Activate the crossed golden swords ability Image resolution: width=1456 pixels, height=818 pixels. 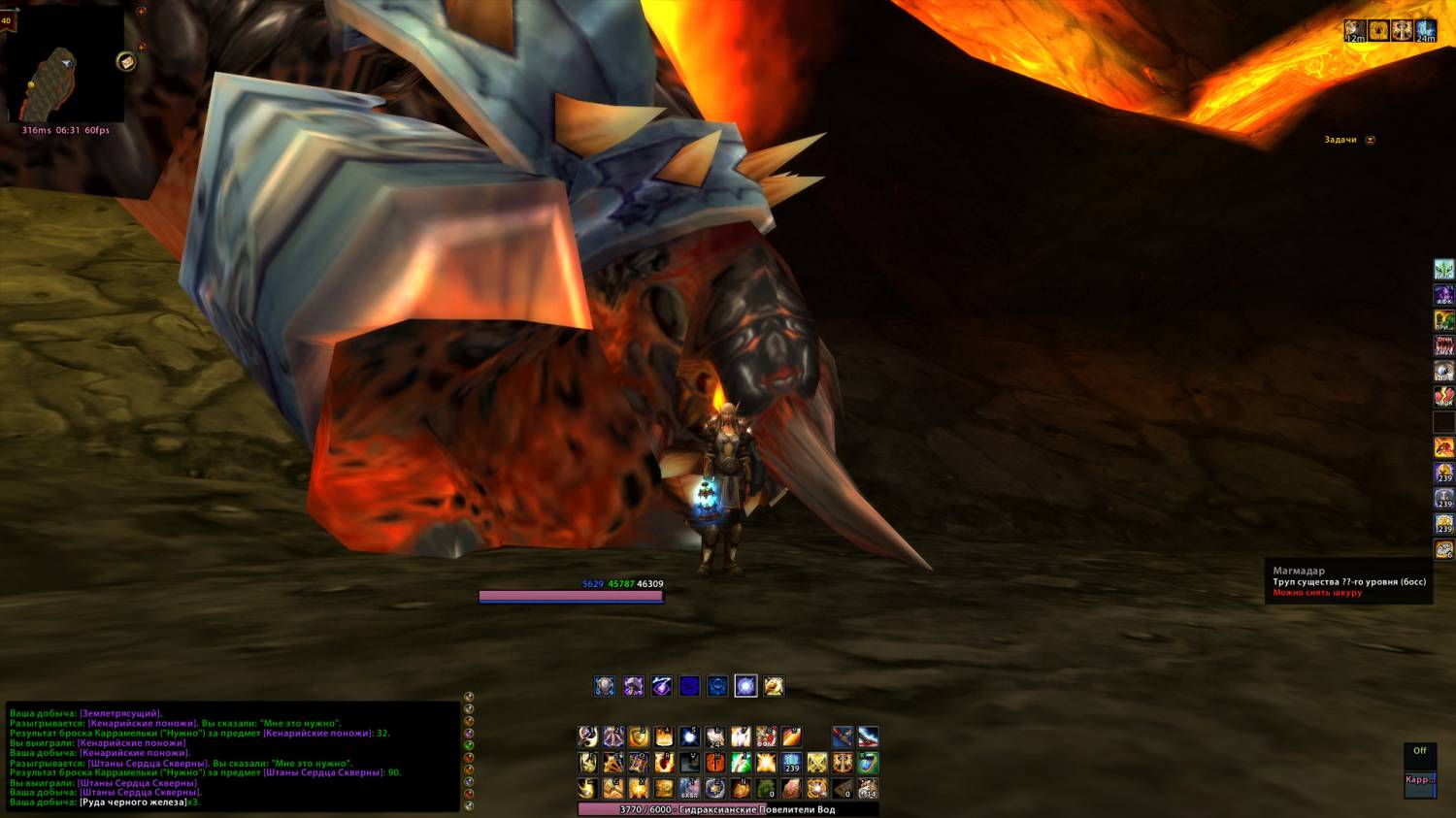pyautogui.click(x=816, y=763)
